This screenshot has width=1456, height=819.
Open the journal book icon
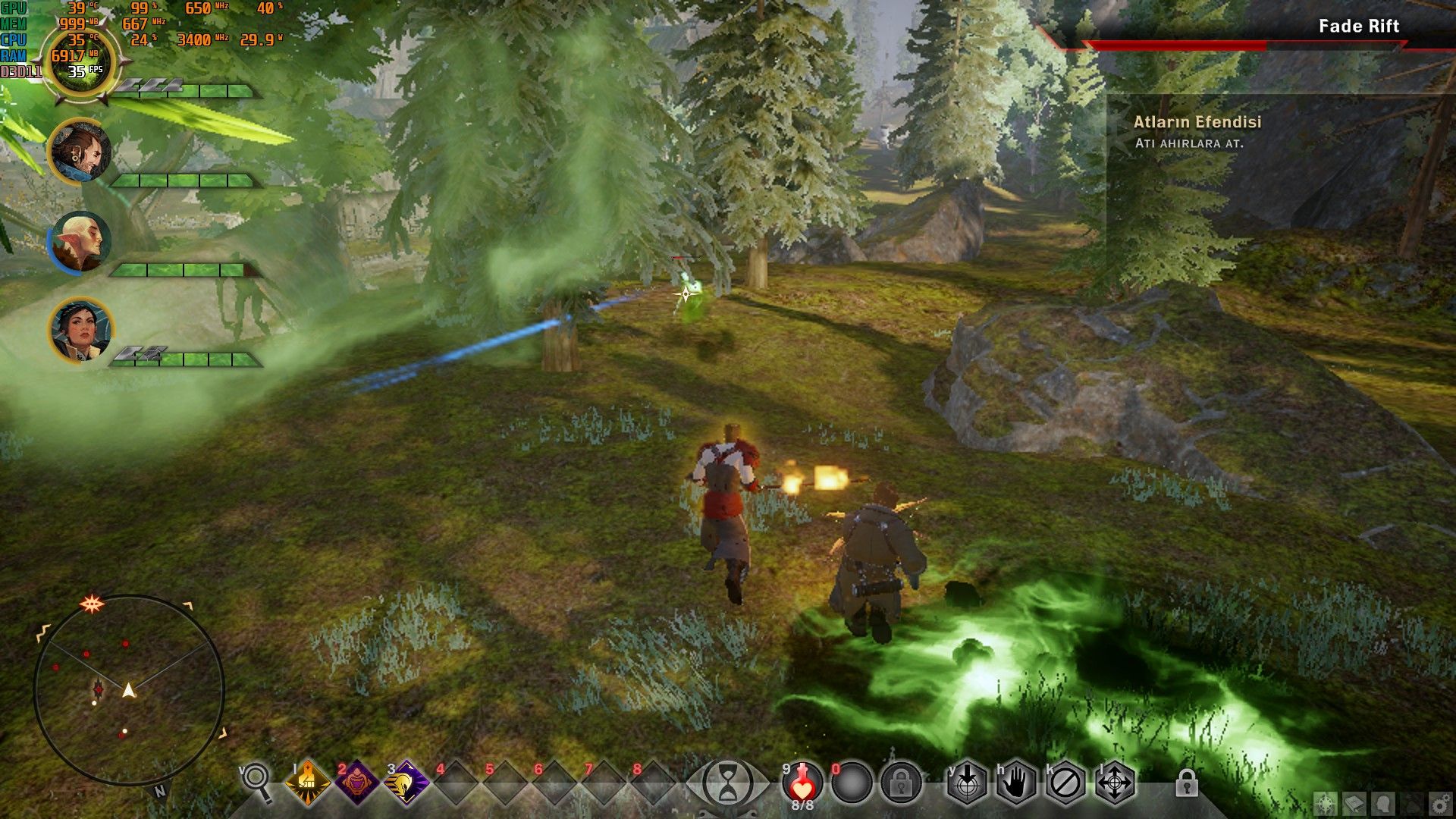1354,804
